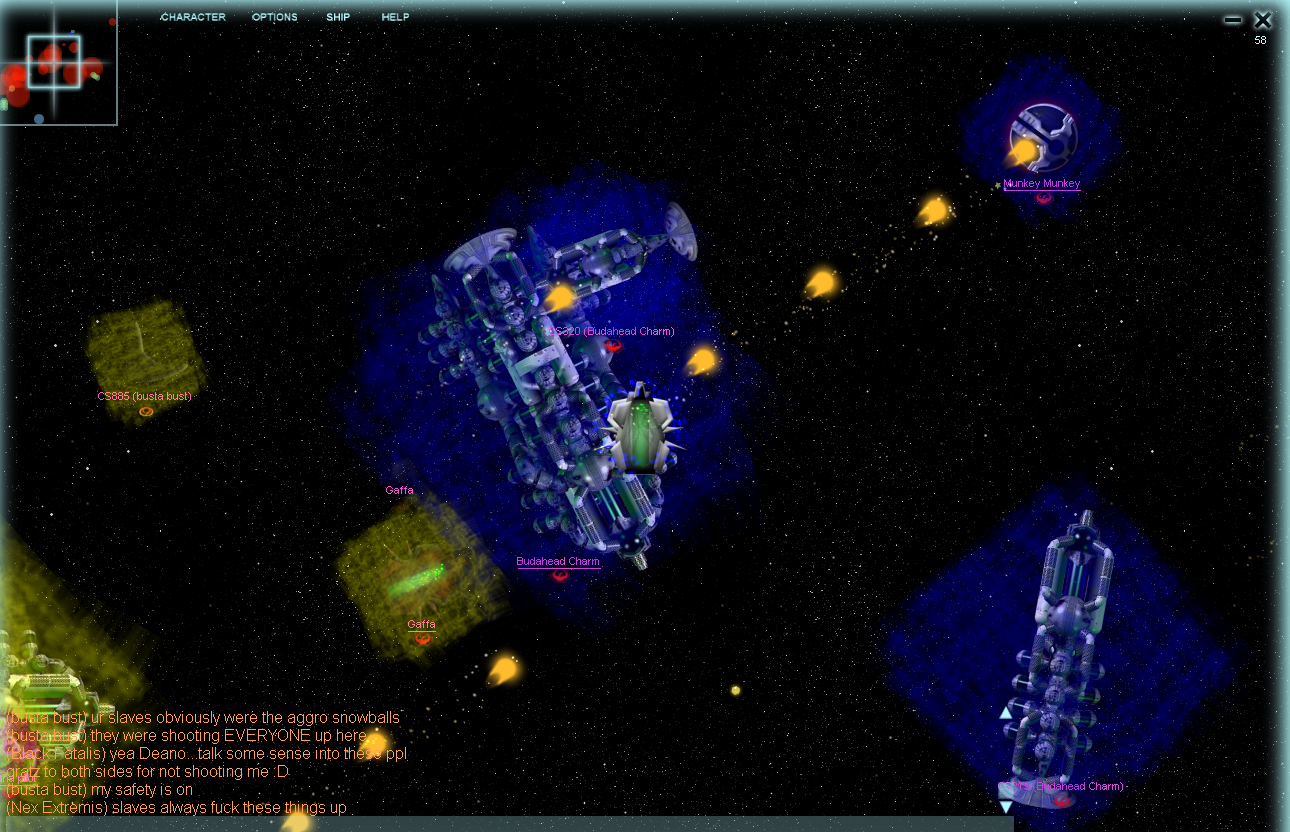Click the radar minimap
The image size is (1290, 832).
[x=57, y=62]
